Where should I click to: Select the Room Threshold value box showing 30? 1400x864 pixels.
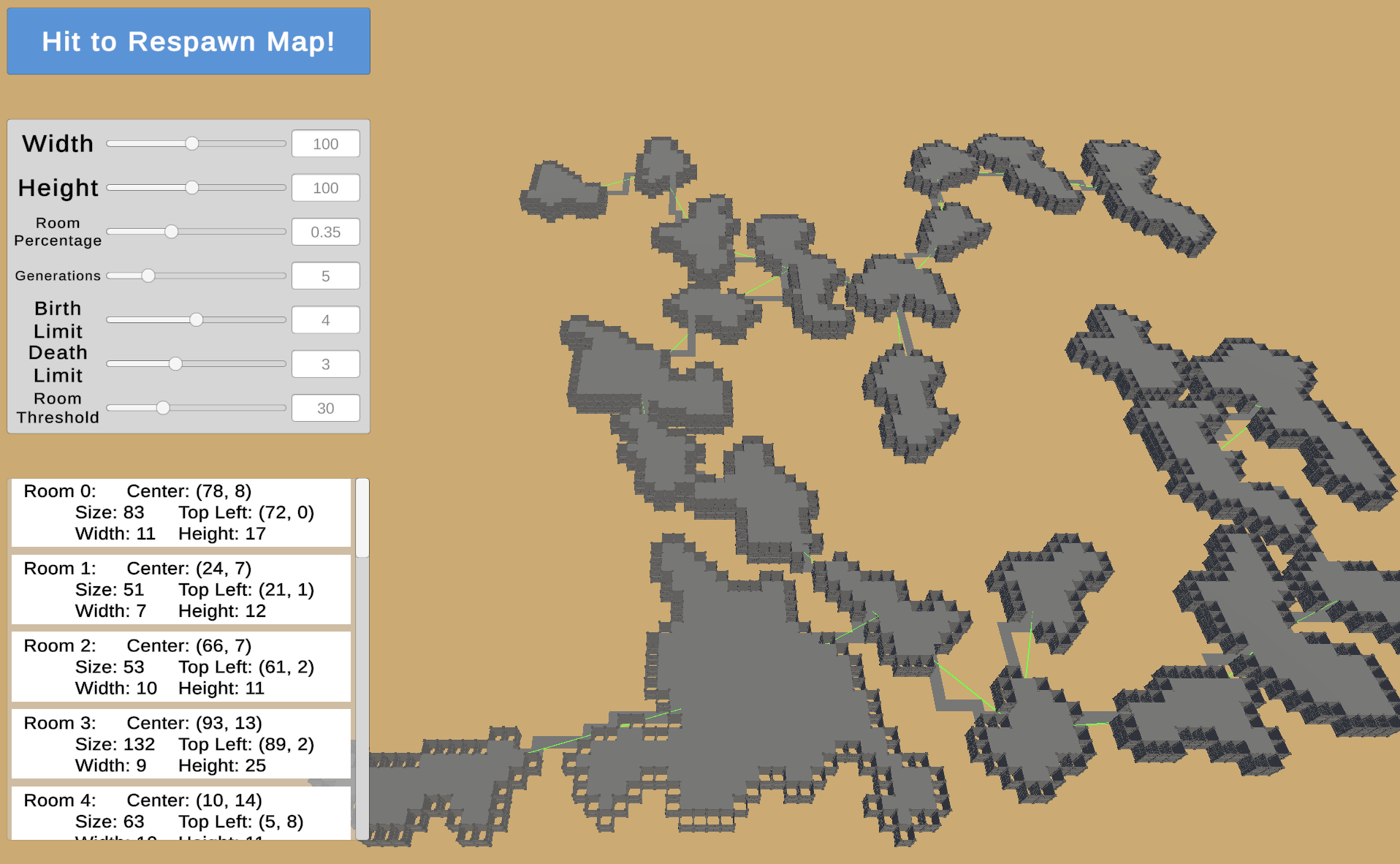pyautogui.click(x=325, y=408)
